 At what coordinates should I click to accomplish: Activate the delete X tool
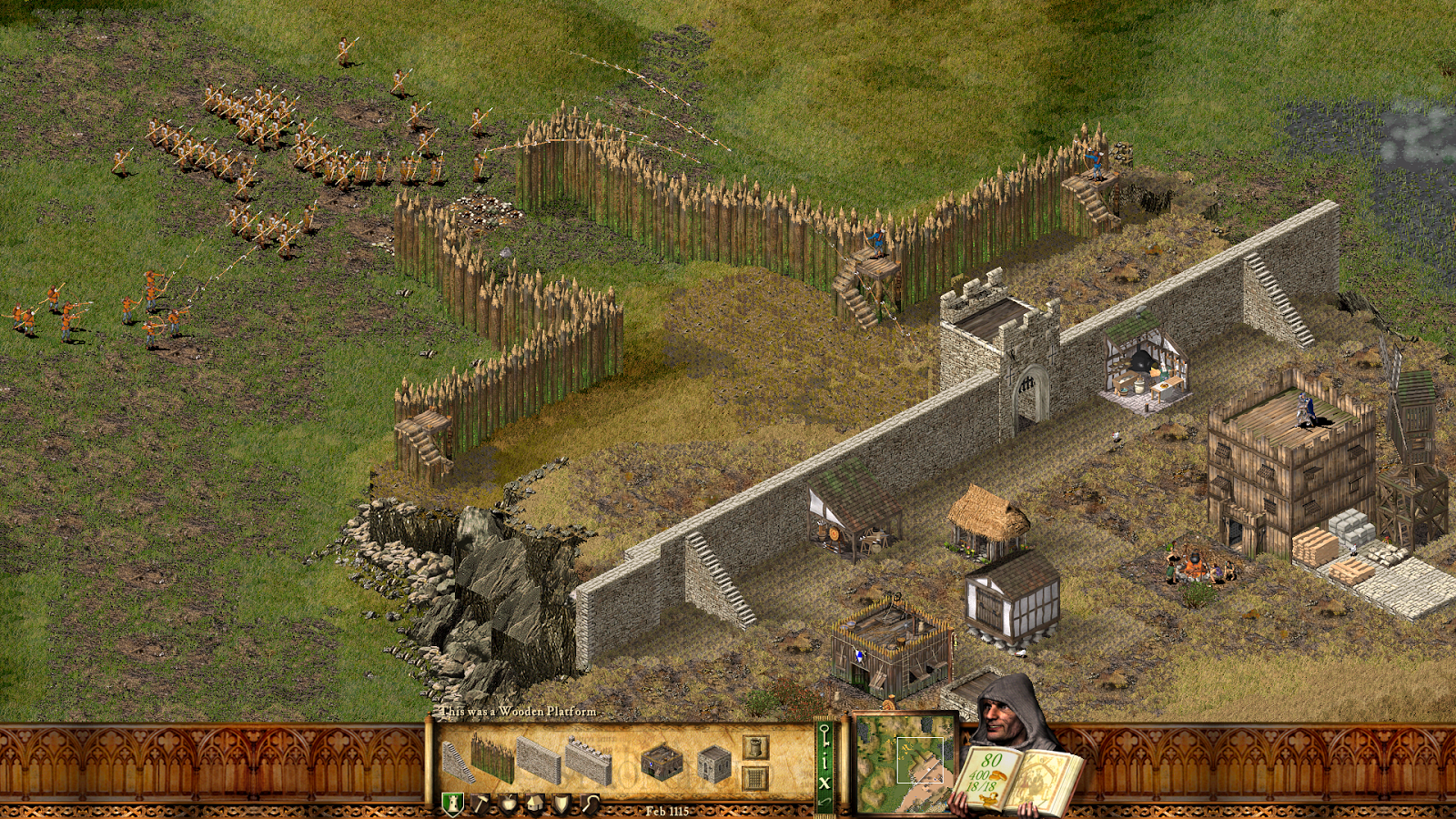click(824, 782)
